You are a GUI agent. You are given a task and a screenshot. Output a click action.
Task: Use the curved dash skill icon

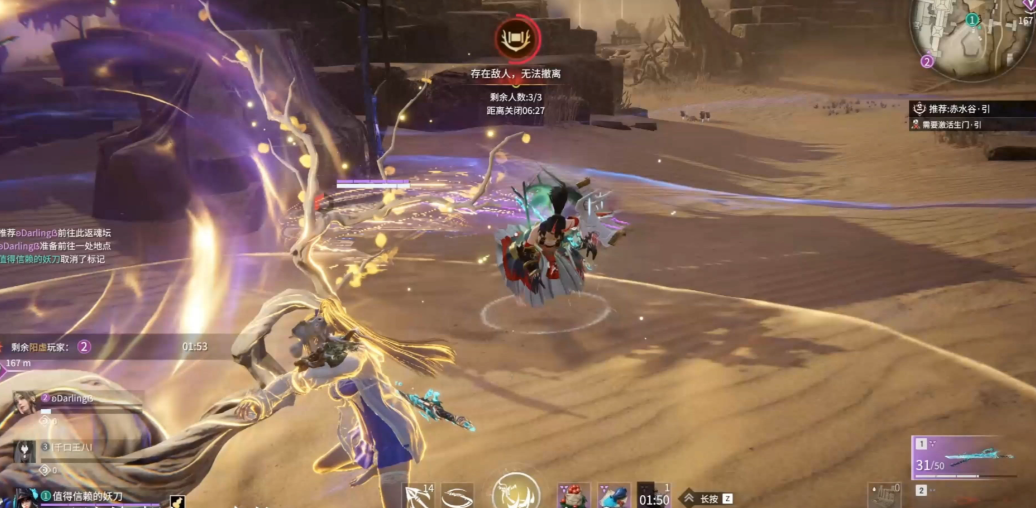click(458, 495)
